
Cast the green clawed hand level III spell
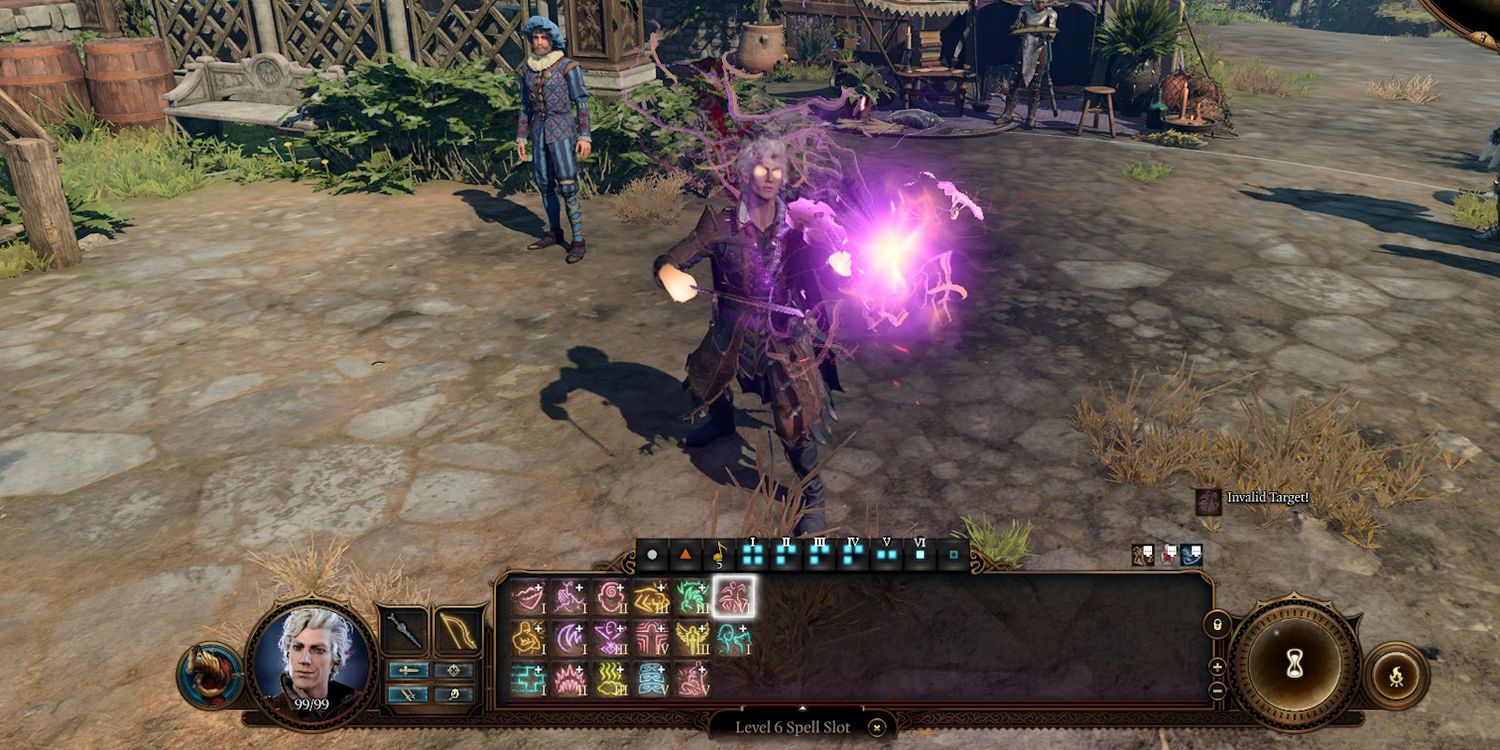click(693, 596)
